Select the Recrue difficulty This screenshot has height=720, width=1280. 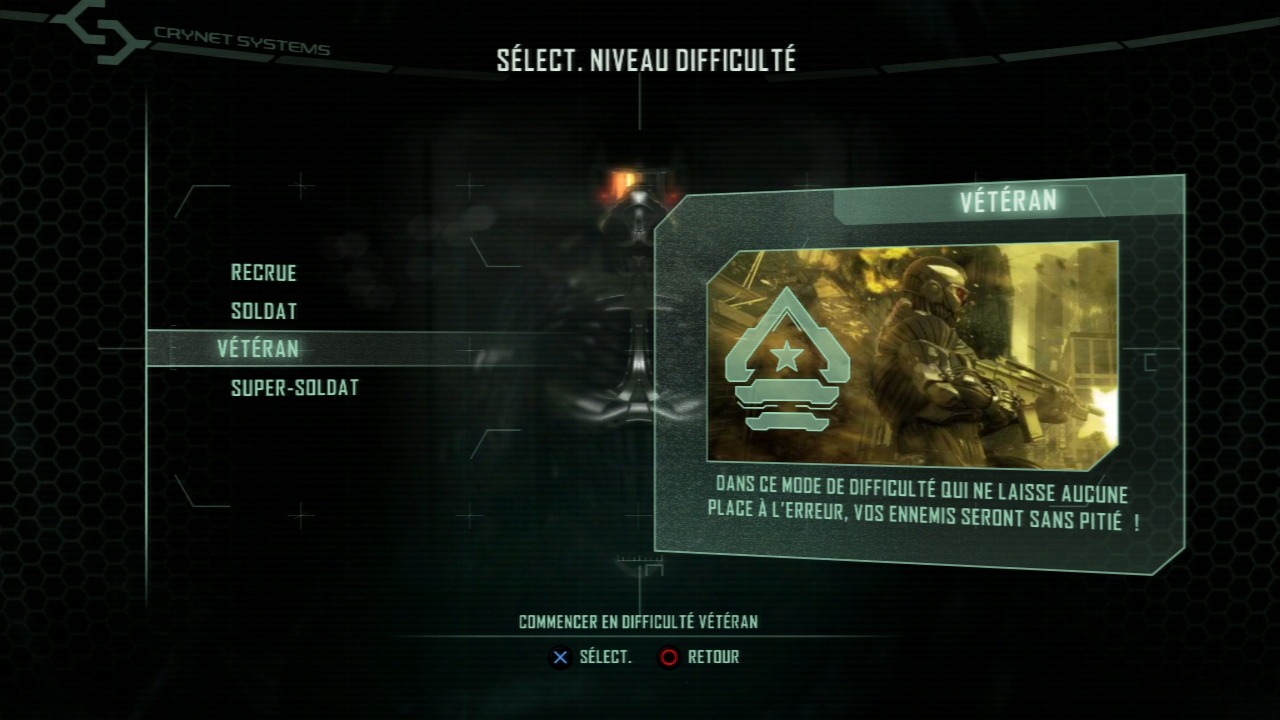point(264,273)
